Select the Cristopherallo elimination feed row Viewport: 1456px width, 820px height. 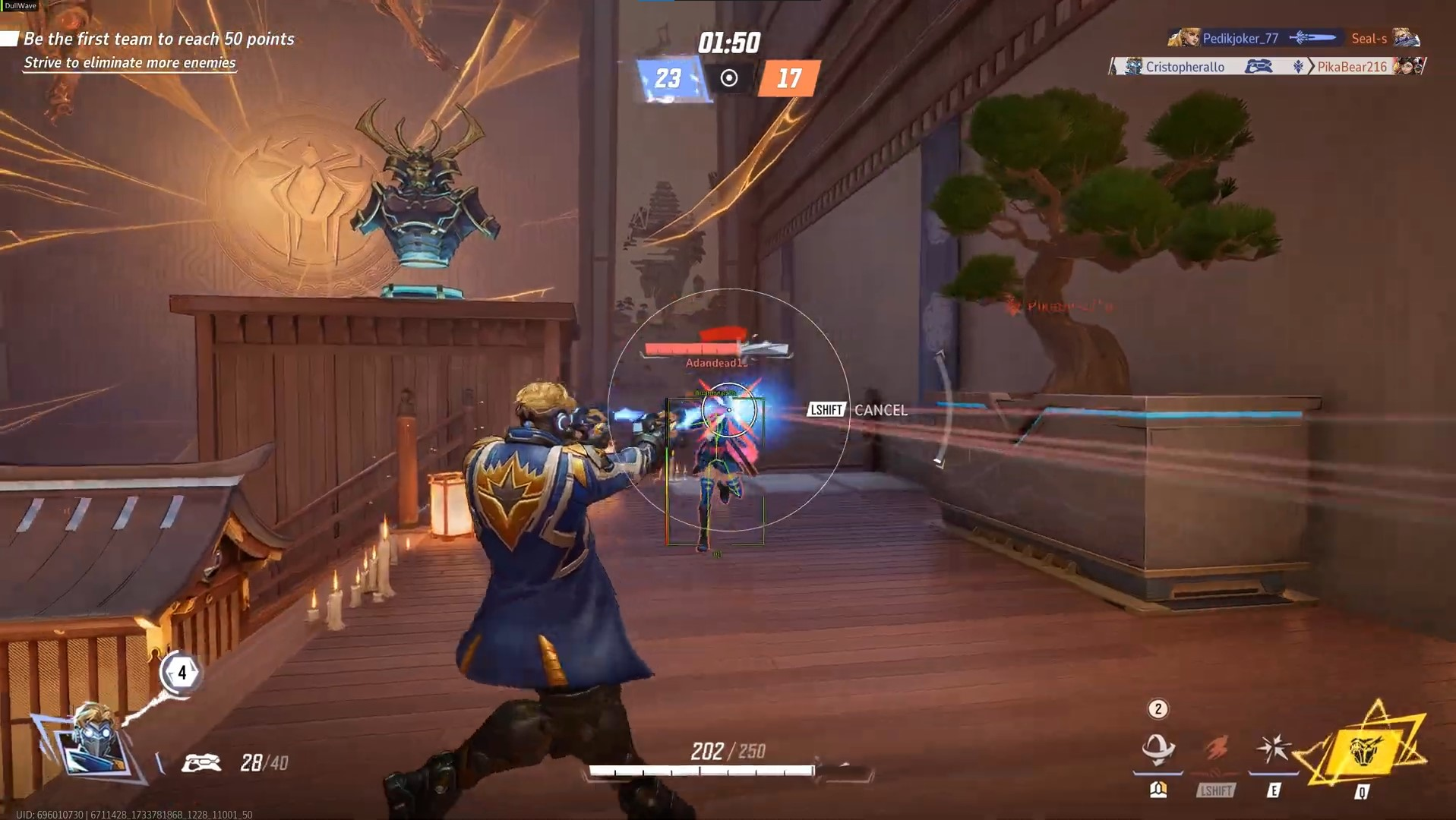tap(1267, 67)
